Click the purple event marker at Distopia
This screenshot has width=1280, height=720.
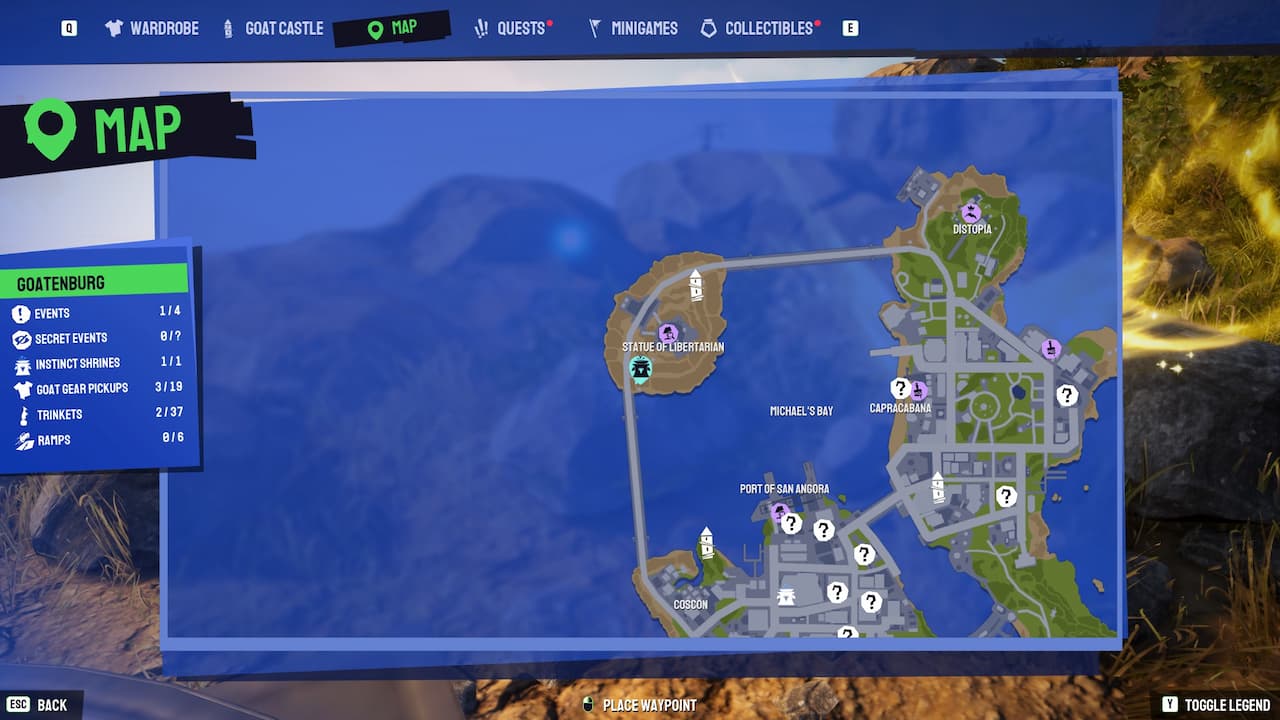pos(968,213)
